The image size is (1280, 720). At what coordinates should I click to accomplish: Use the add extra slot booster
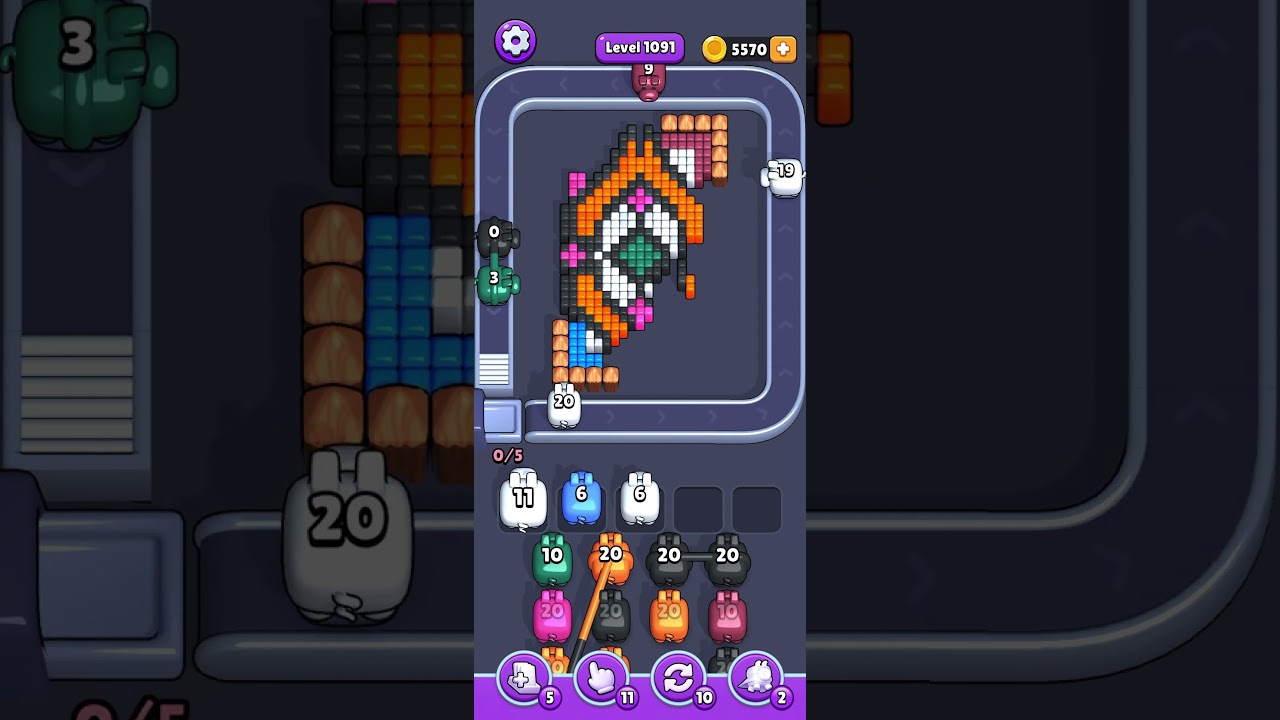coord(523,679)
